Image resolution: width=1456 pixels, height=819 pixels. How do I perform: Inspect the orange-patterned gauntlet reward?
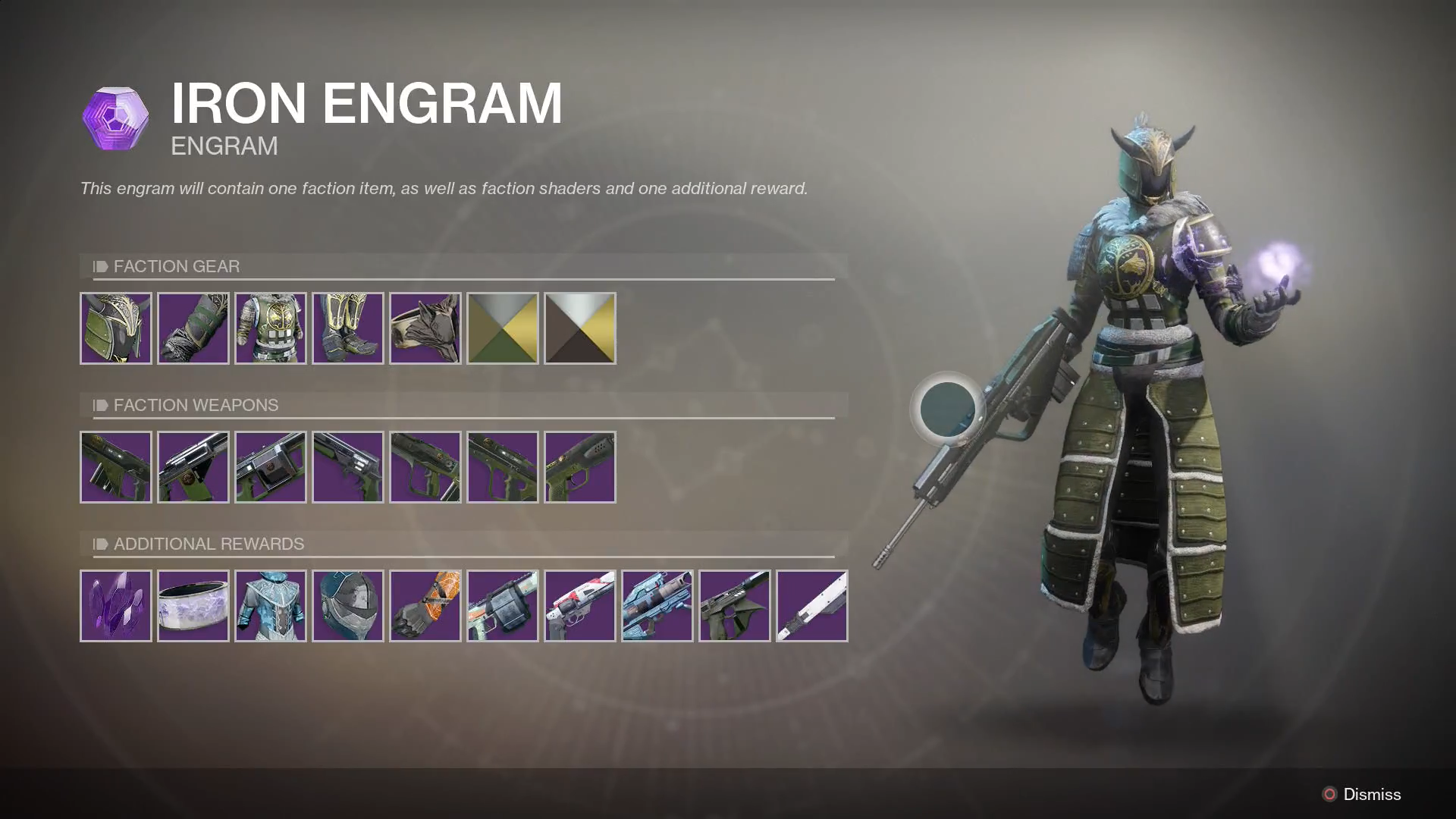click(x=425, y=606)
